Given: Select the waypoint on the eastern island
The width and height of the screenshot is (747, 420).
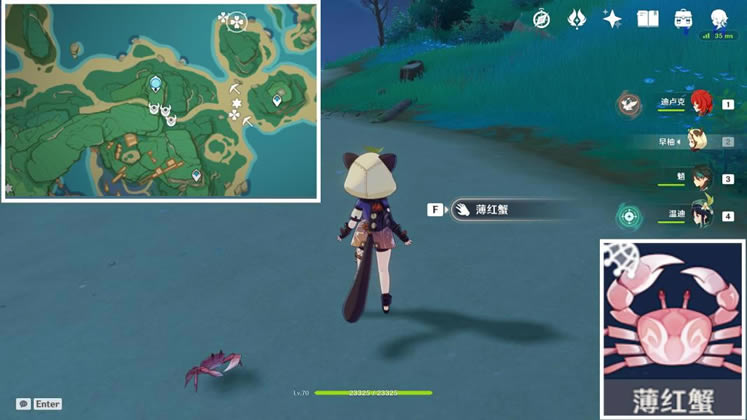Looking at the screenshot, I should (278, 100).
